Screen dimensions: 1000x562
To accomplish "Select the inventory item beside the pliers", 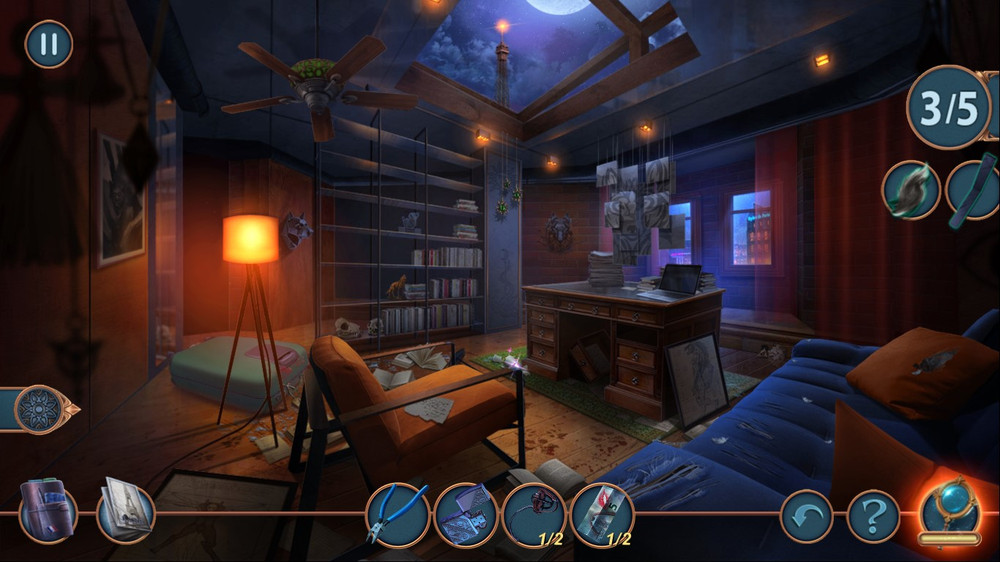I will pyautogui.click(x=465, y=514).
